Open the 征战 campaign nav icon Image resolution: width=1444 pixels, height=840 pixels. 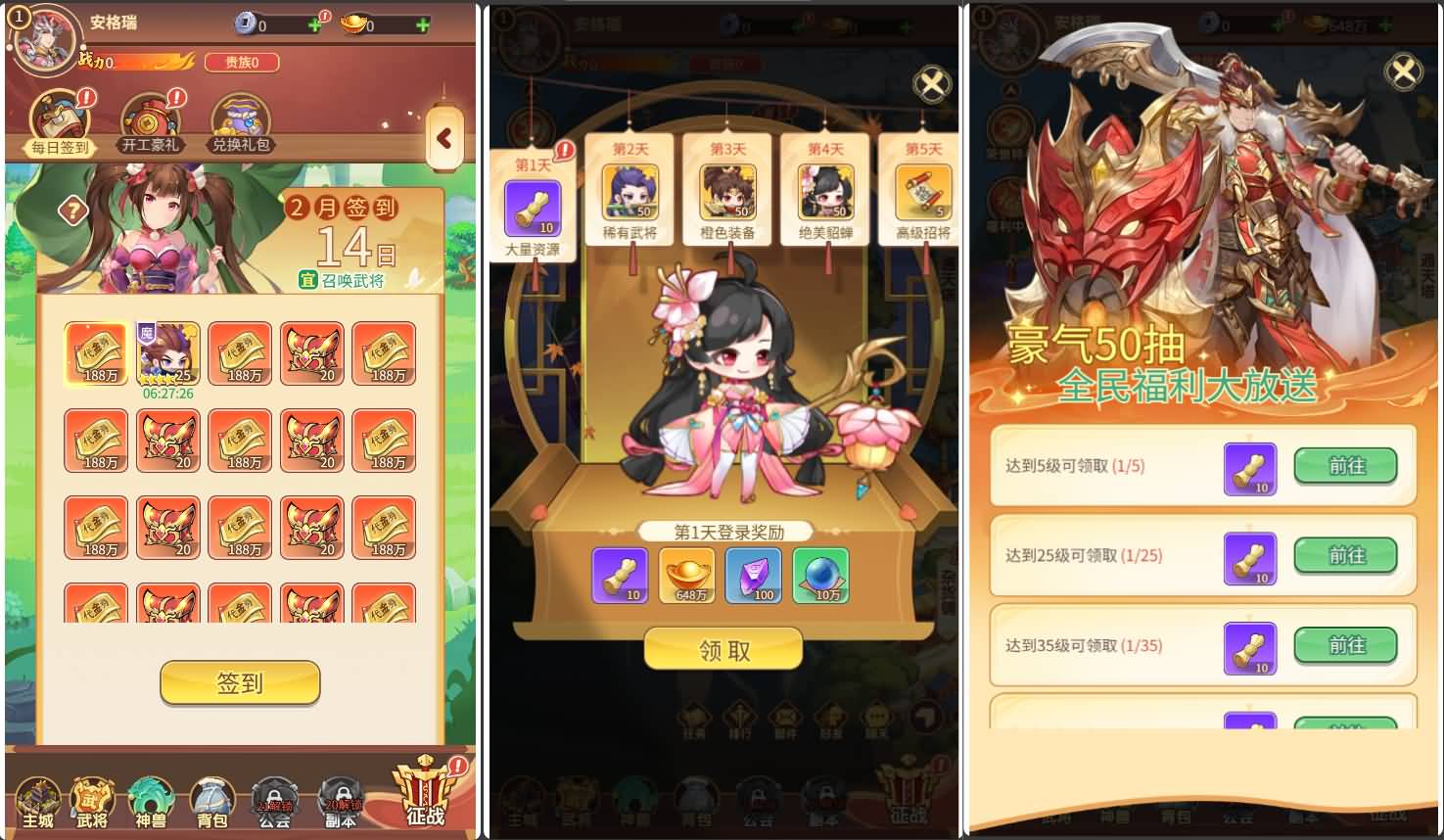(x=425, y=793)
